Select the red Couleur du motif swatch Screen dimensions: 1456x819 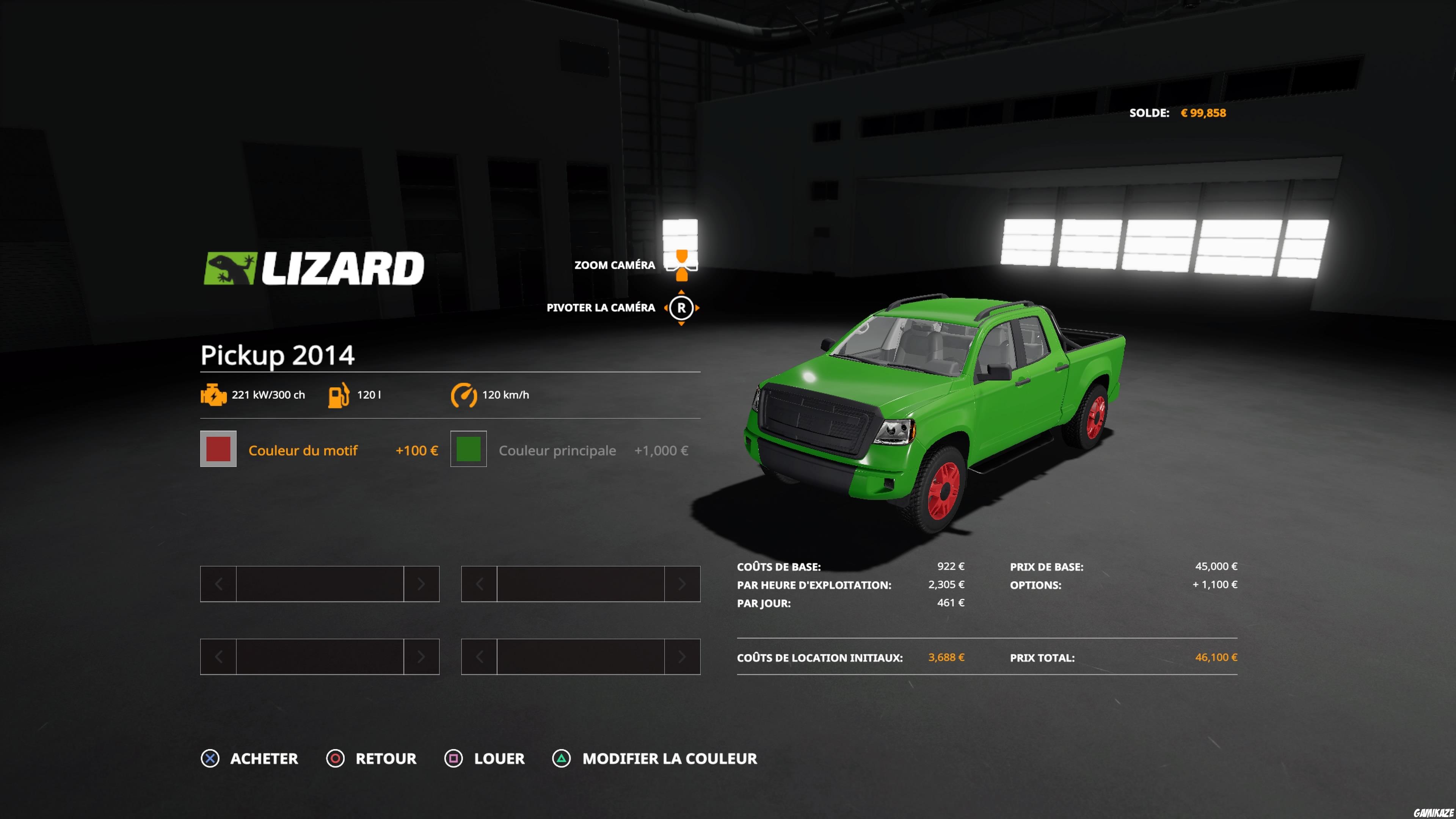(218, 449)
